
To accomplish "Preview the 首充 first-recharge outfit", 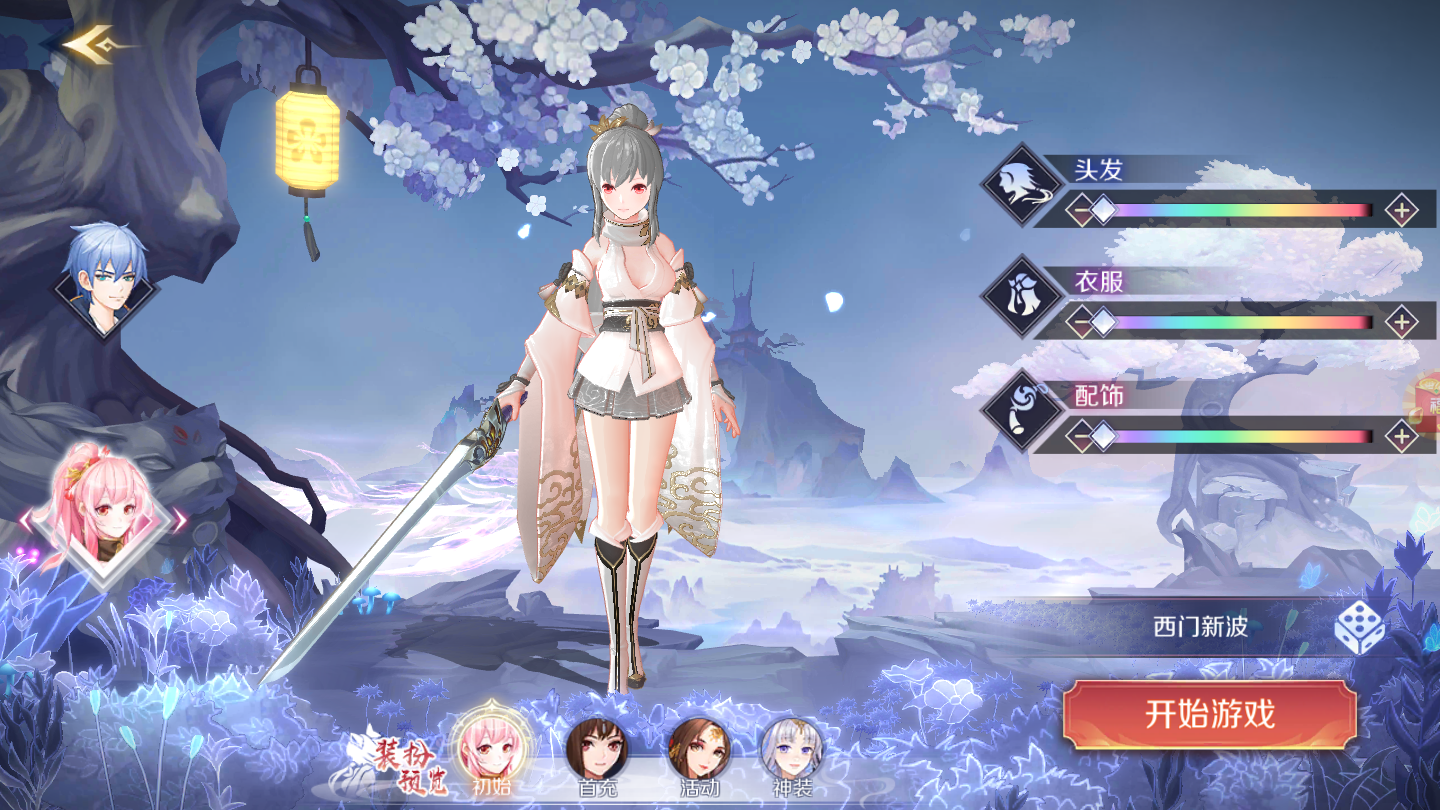I will pyautogui.click(x=597, y=752).
